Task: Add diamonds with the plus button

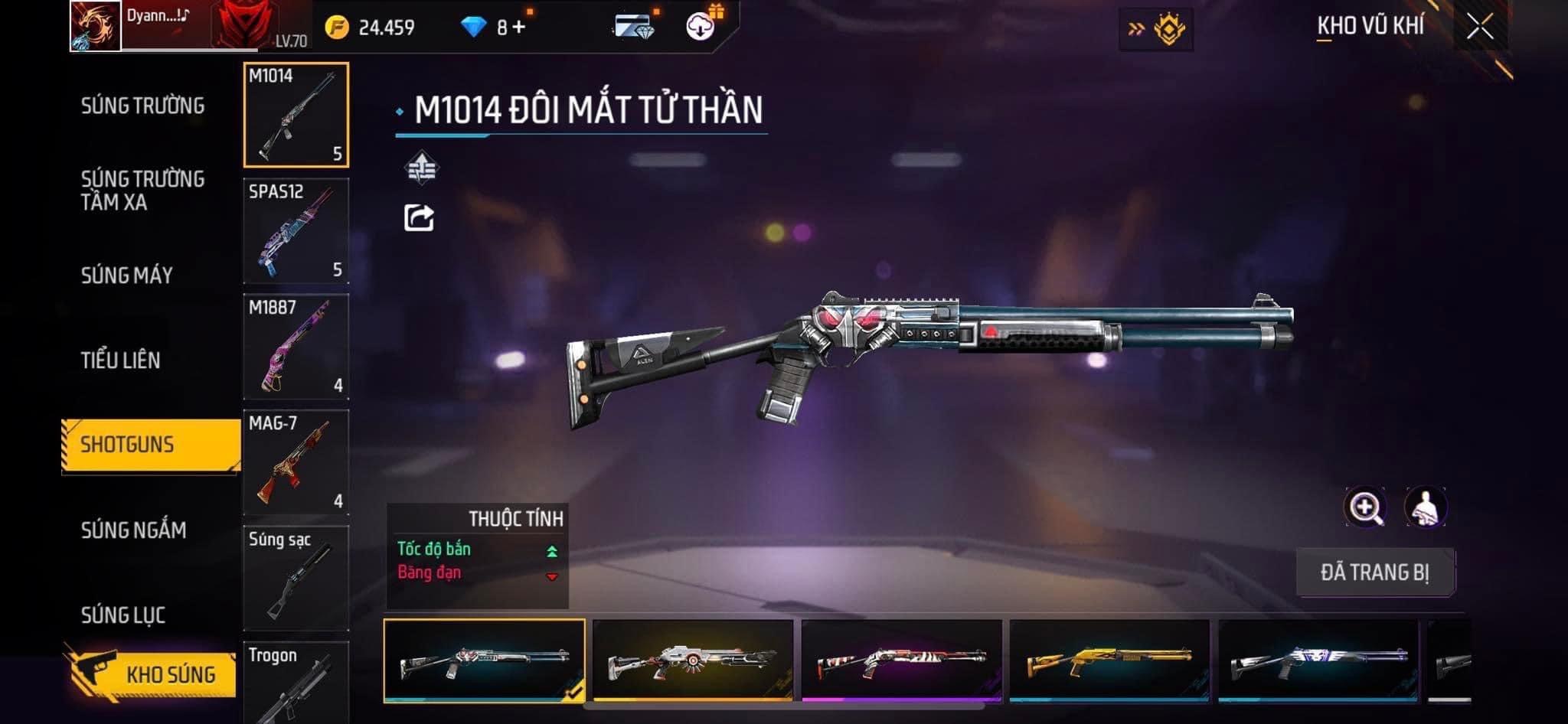Action: pyautogui.click(x=520, y=28)
